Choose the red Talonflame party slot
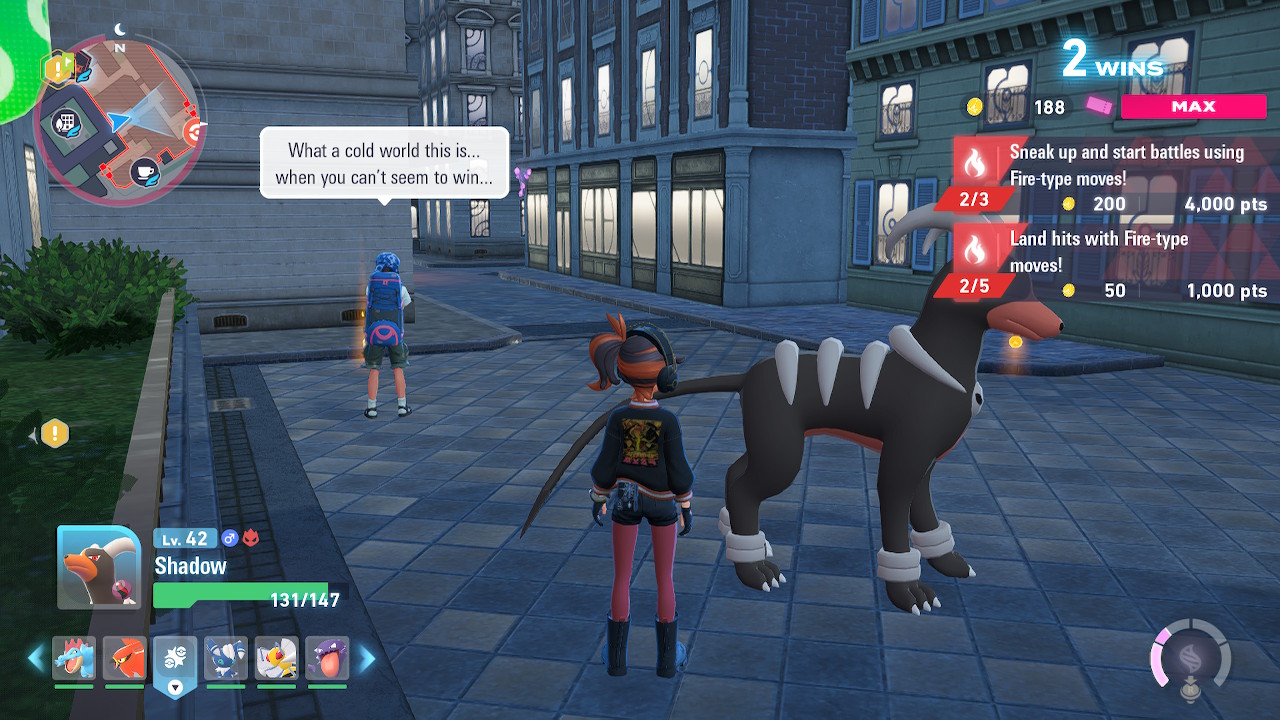 pos(125,658)
